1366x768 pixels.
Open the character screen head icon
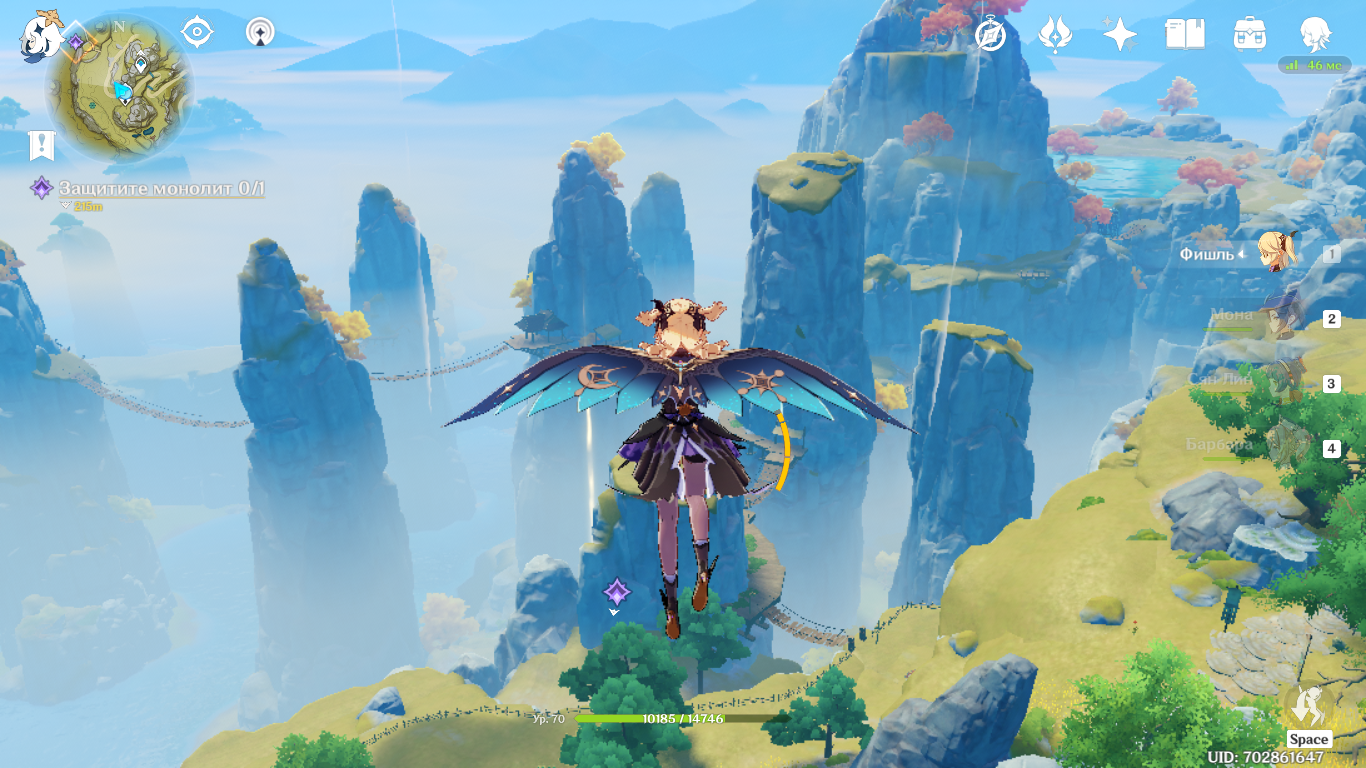(1314, 35)
